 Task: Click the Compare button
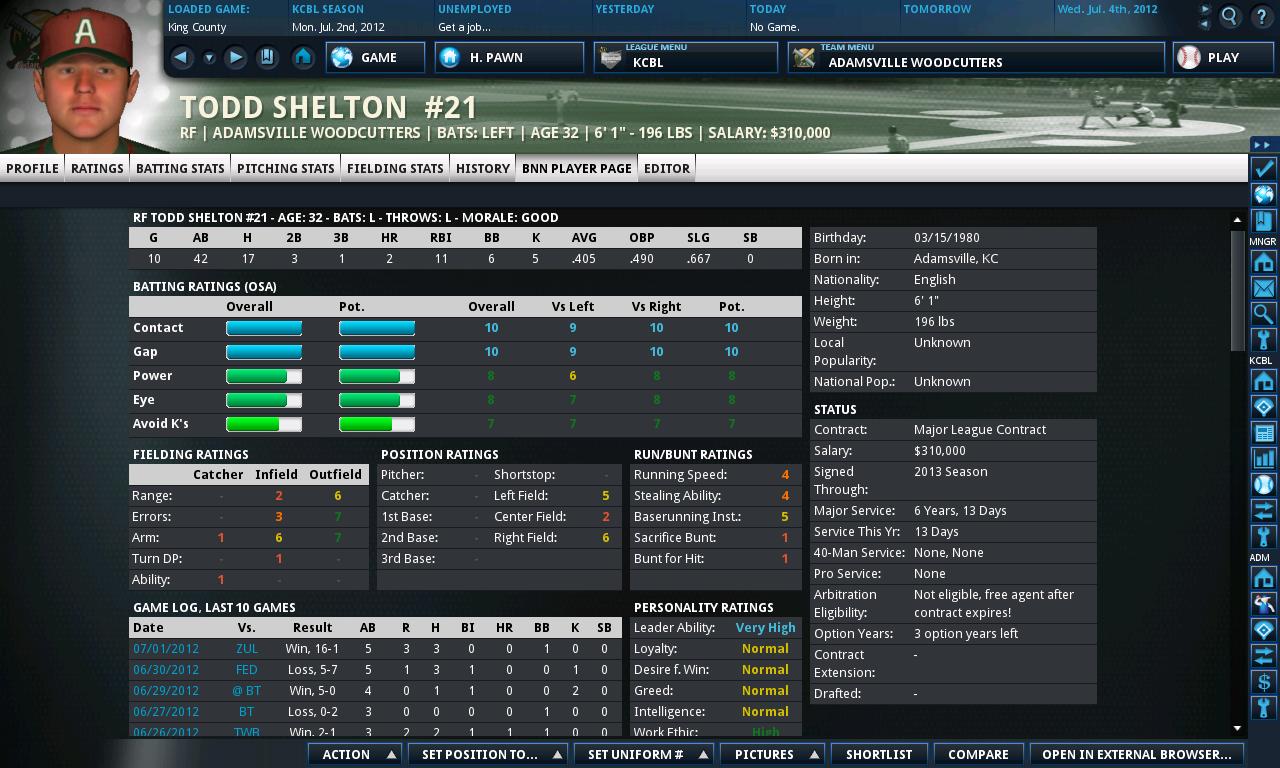978,754
